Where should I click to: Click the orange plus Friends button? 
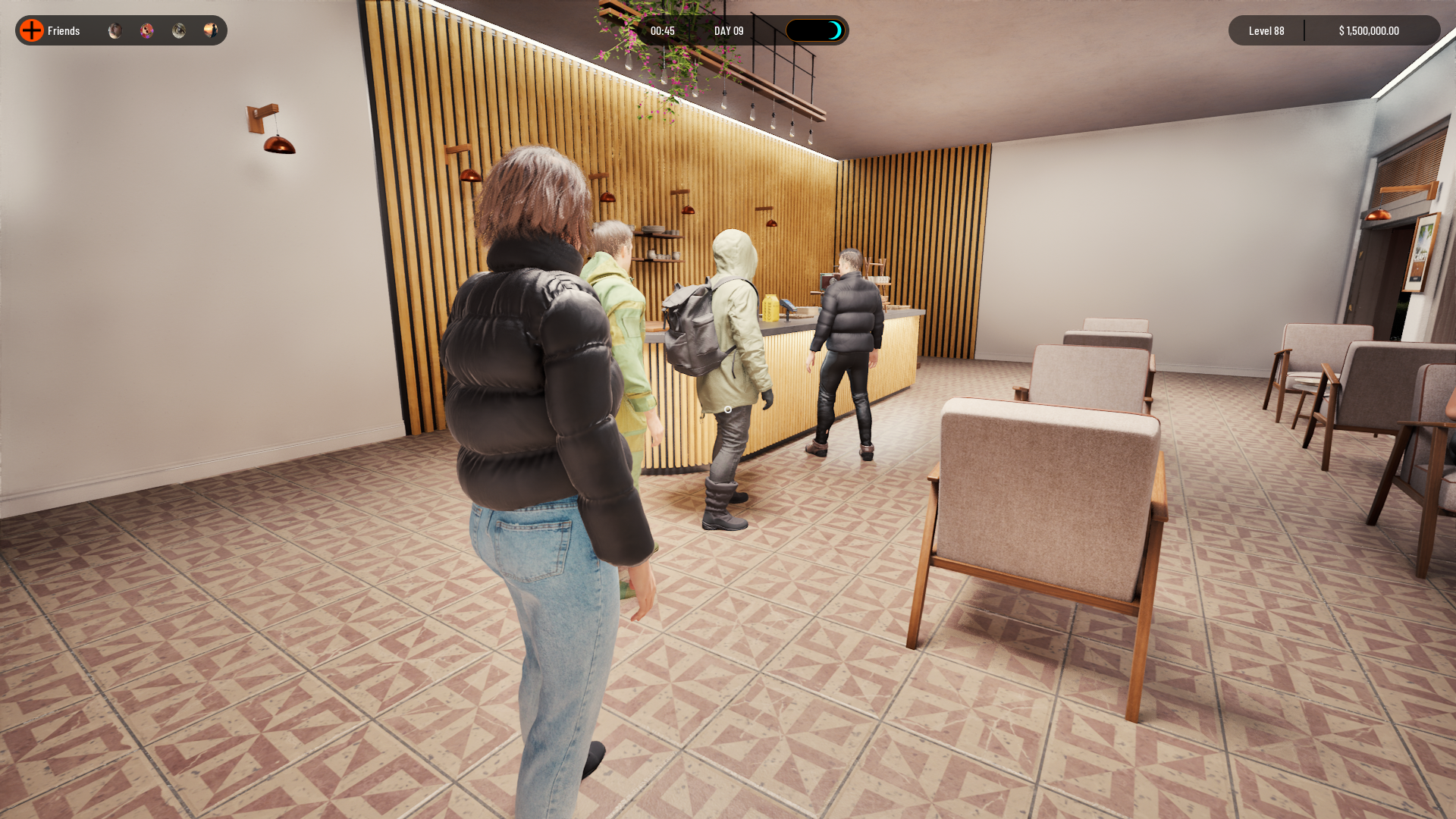32,30
